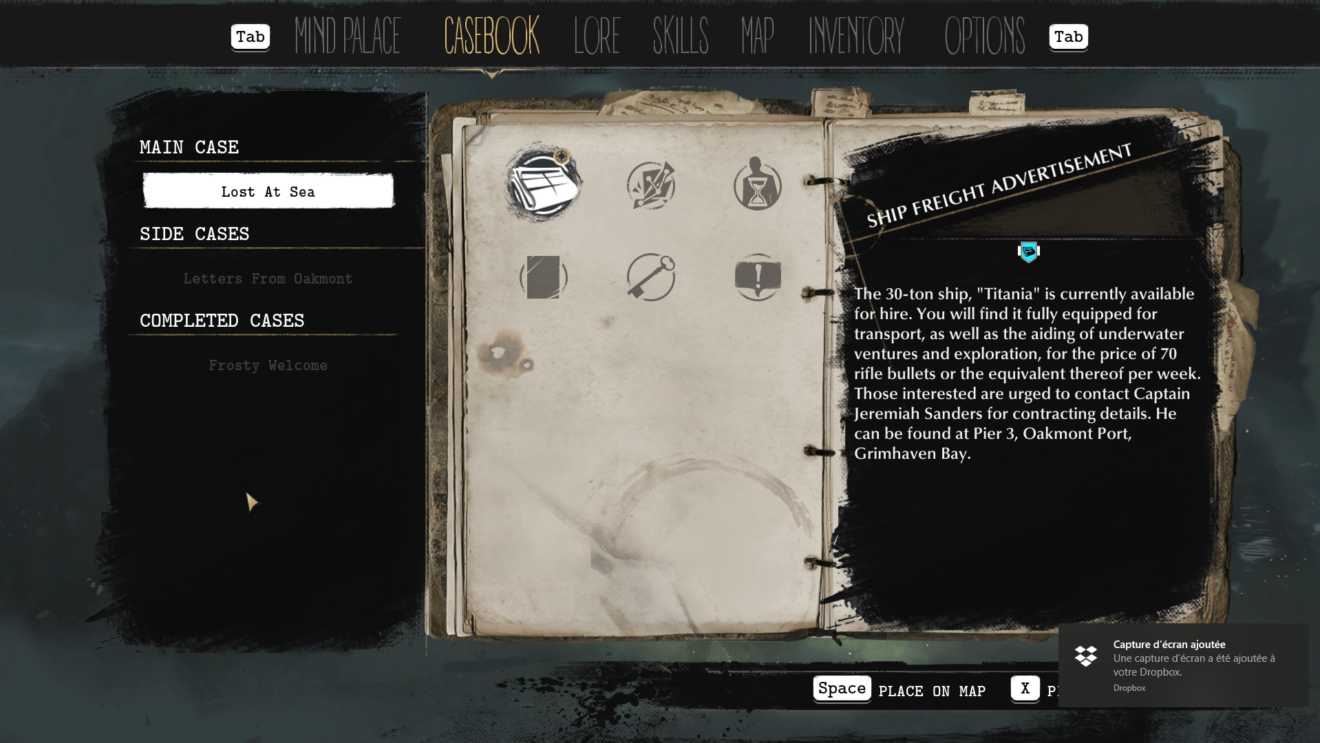Open the Dropbox screenshot notification
Image resolution: width=1320 pixels, height=743 pixels.
click(1183, 665)
